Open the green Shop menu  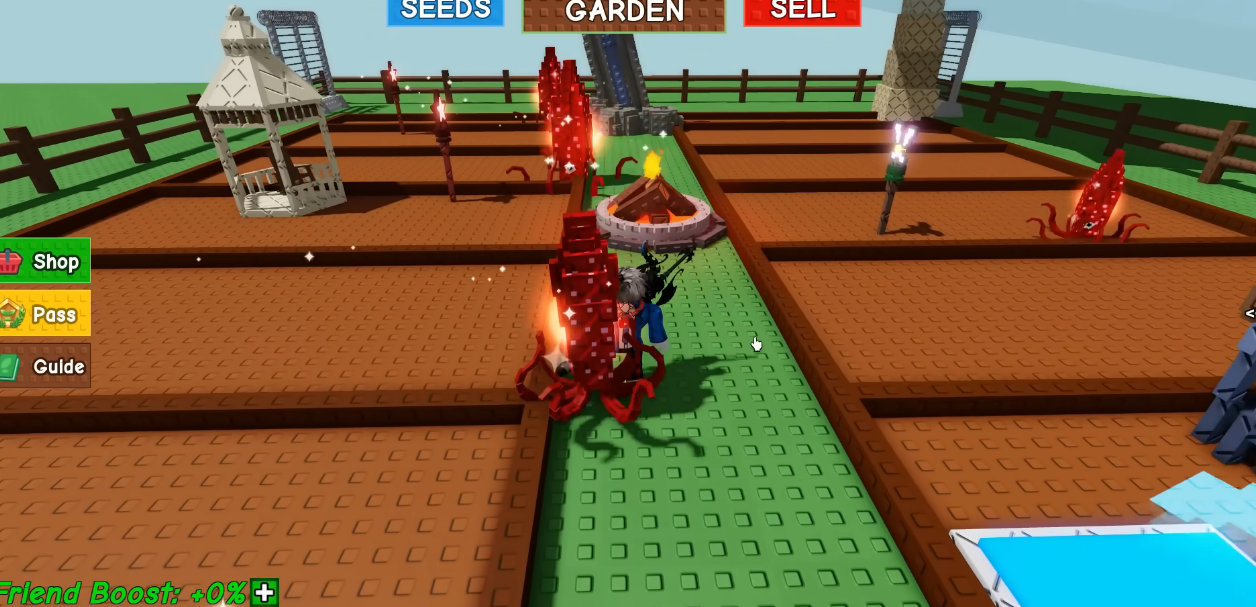tap(45, 261)
